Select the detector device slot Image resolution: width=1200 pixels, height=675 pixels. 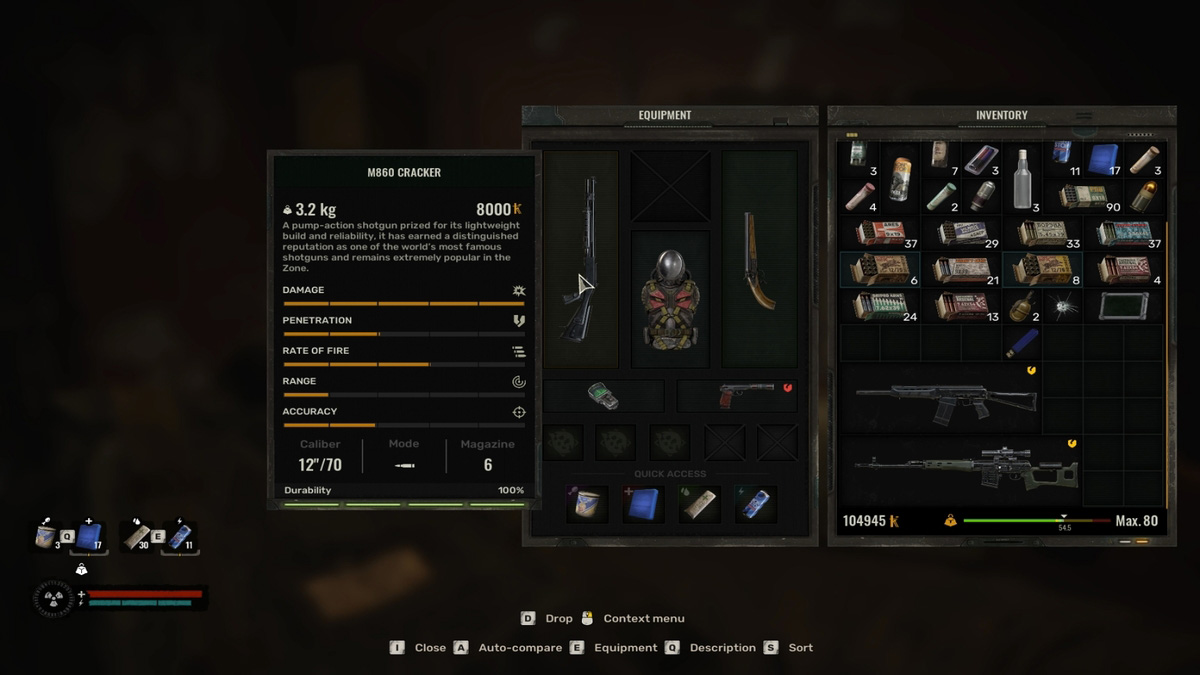(603, 396)
